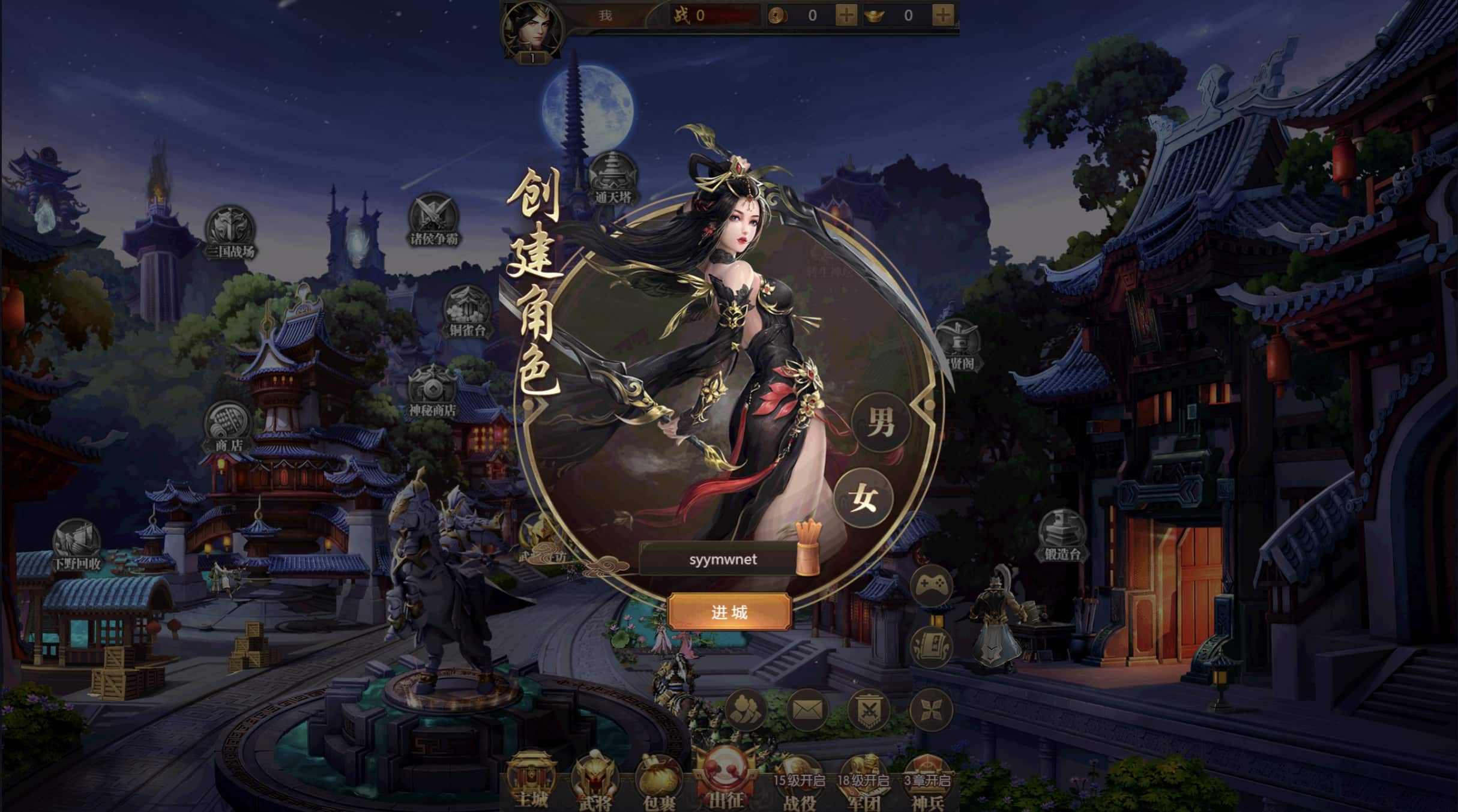This screenshot has width=1458, height=812.
Task: Open the 神秘商店 mystery shop
Action: [x=432, y=391]
